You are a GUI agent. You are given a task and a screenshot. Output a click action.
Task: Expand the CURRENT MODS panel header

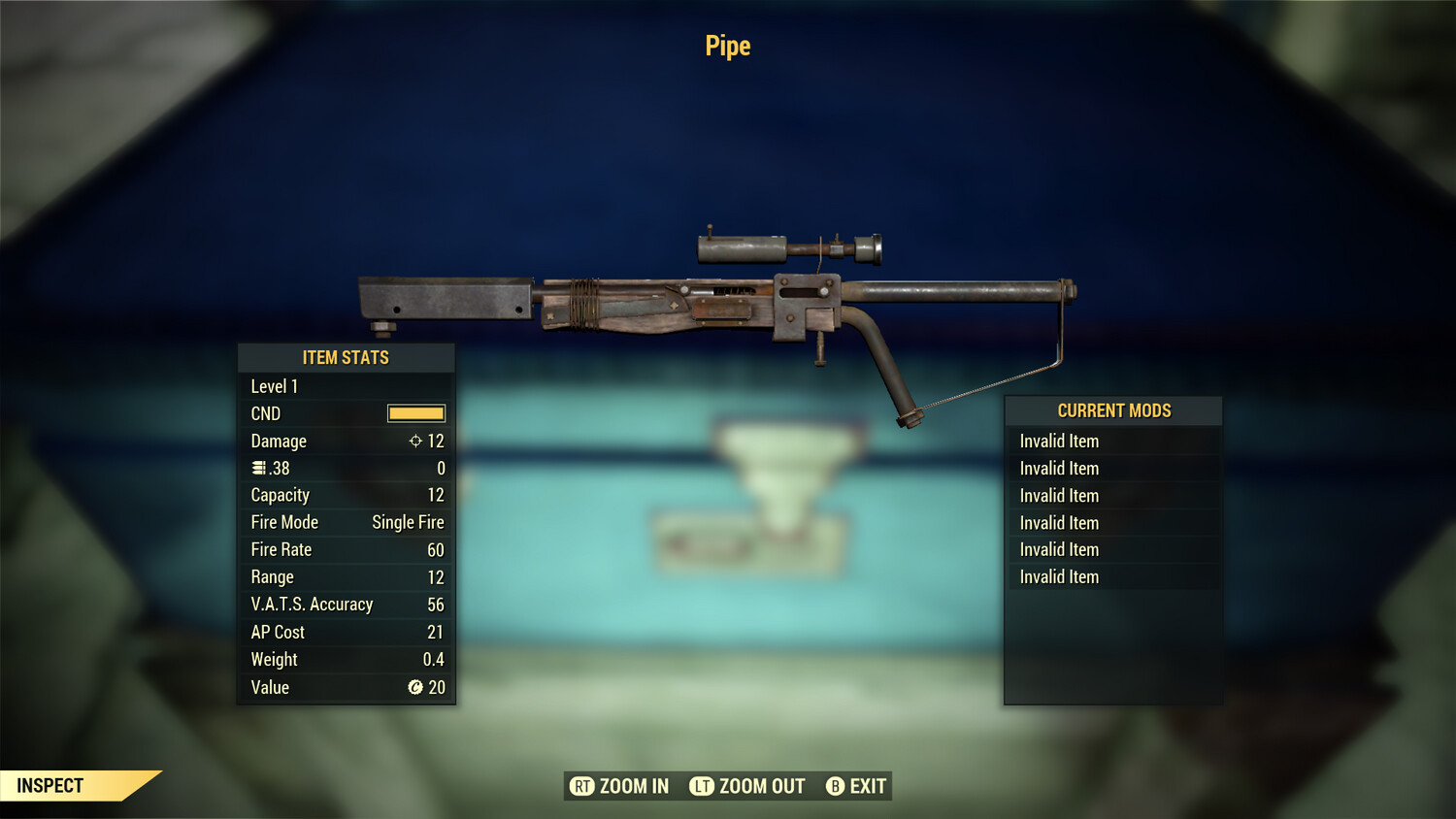1112,410
